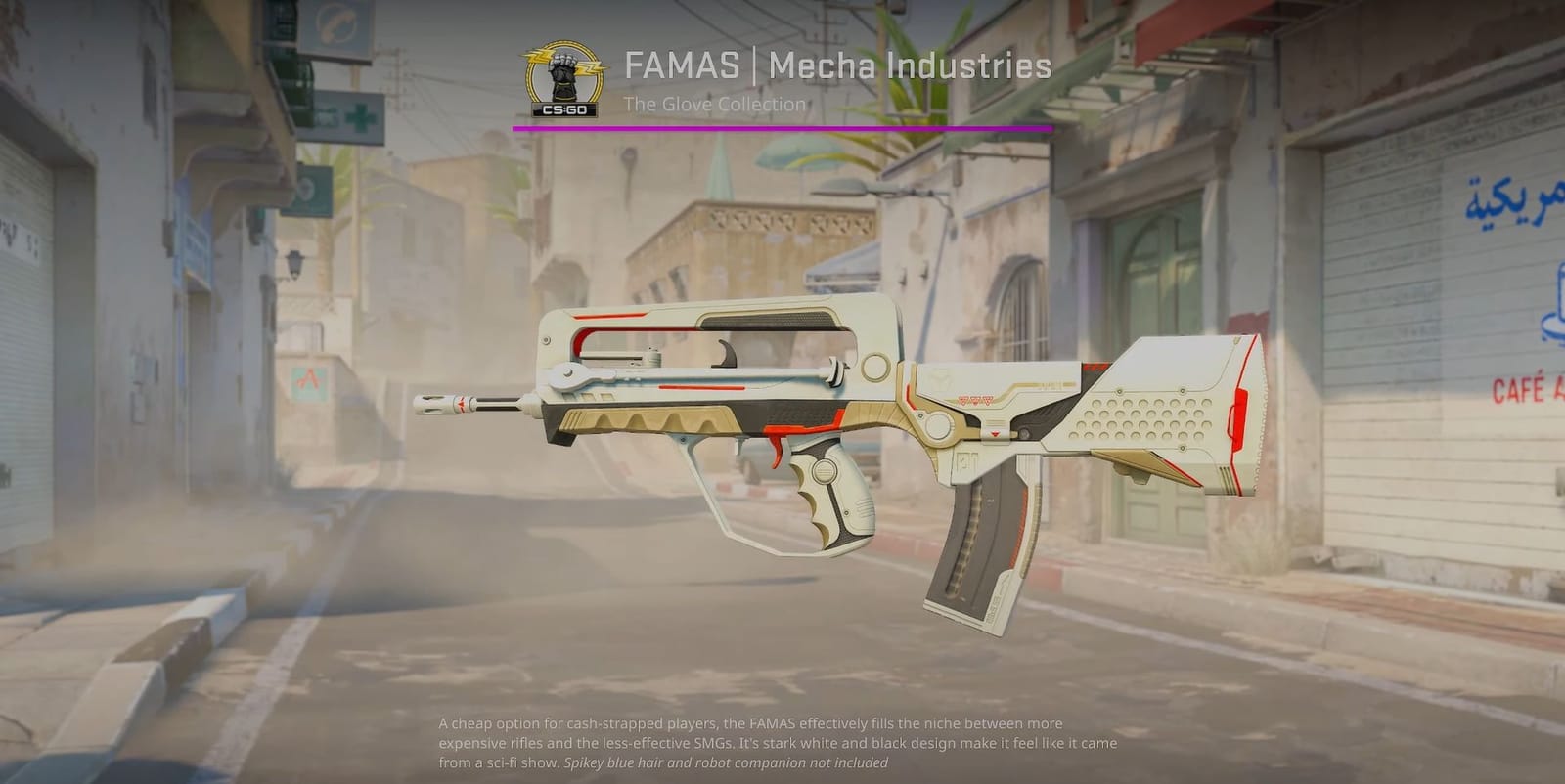This screenshot has height=784, width=1565.
Task: Click the green medical cross sign on the left
Action: 362,116
